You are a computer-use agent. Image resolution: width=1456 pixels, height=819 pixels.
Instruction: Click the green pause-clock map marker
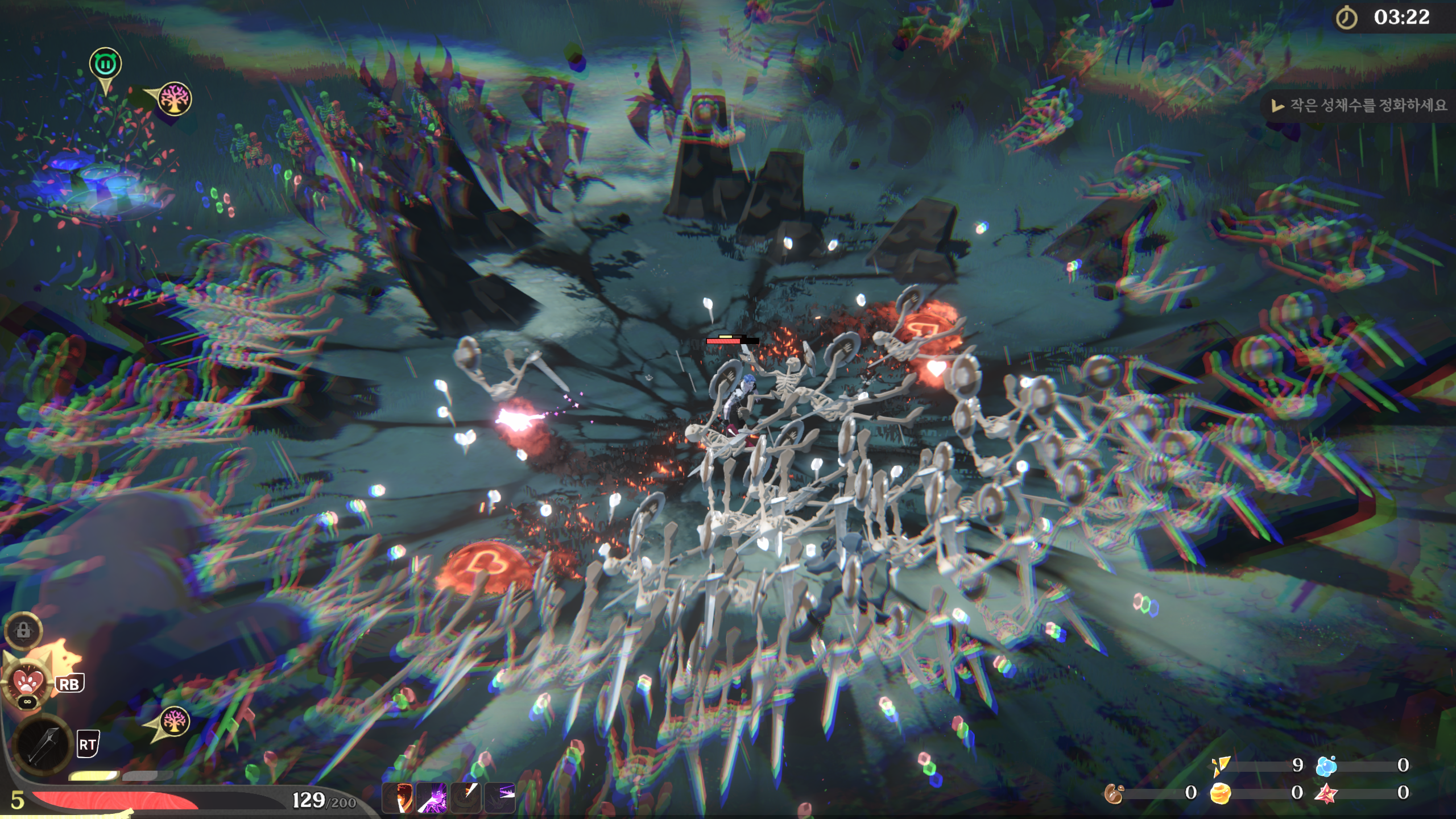point(105,64)
